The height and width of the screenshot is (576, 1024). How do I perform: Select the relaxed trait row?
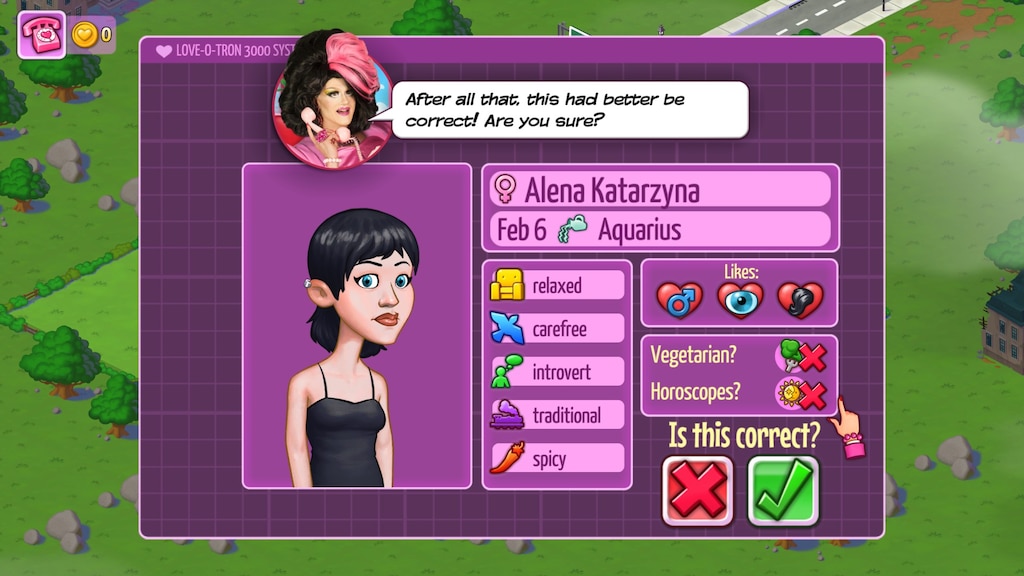(557, 286)
